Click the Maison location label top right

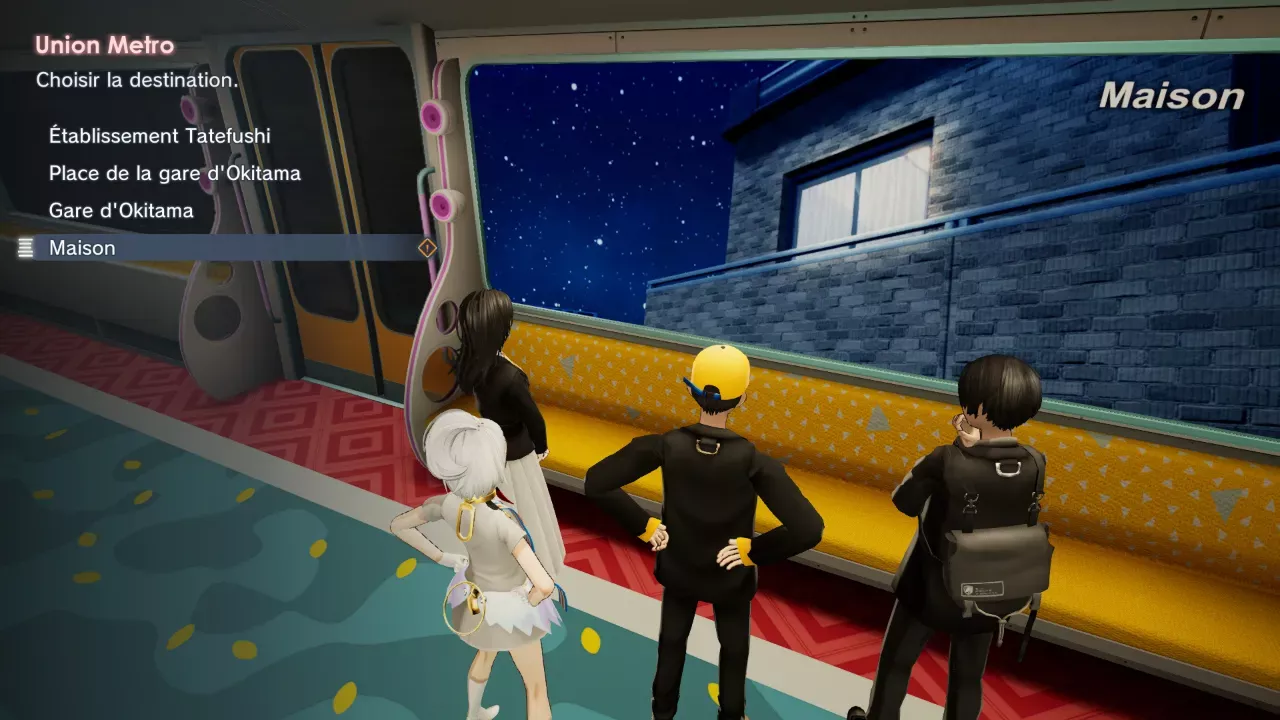(x=1171, y=97)
